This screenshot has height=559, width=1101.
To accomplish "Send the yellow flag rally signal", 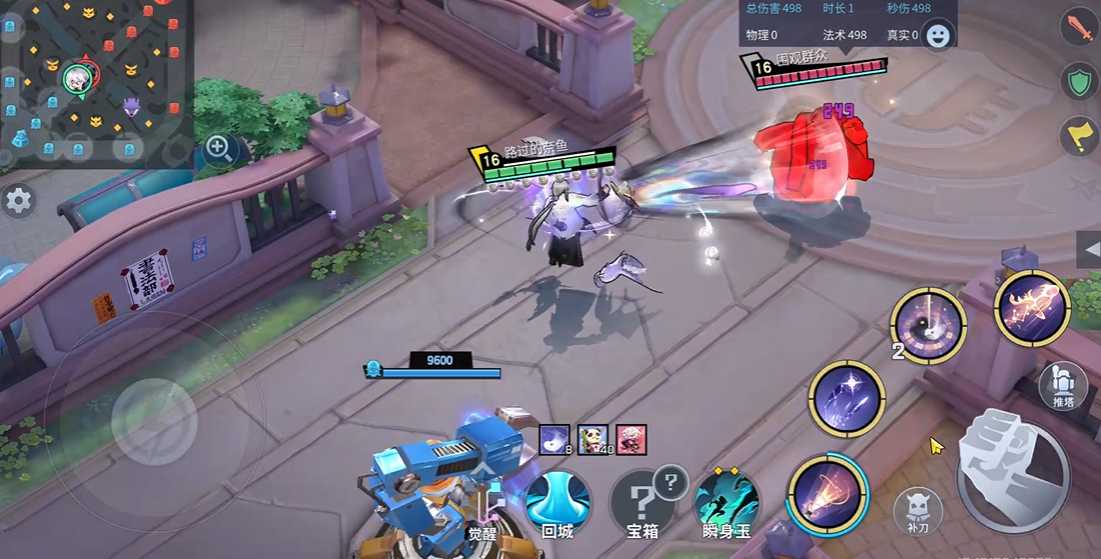I will 1079,138.
